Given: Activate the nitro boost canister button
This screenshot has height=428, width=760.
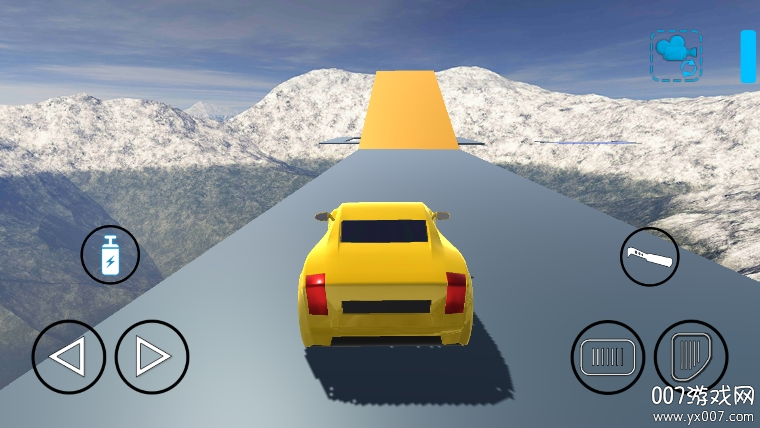Looking at the screenshot, I should coord(110,254).
